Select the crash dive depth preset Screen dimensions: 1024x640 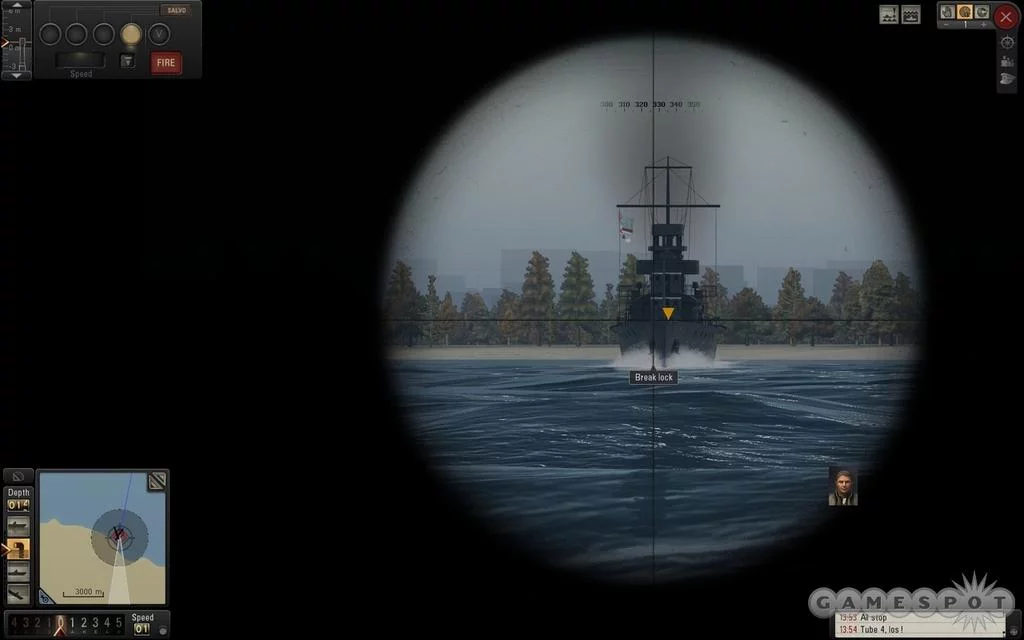(18, 593)
